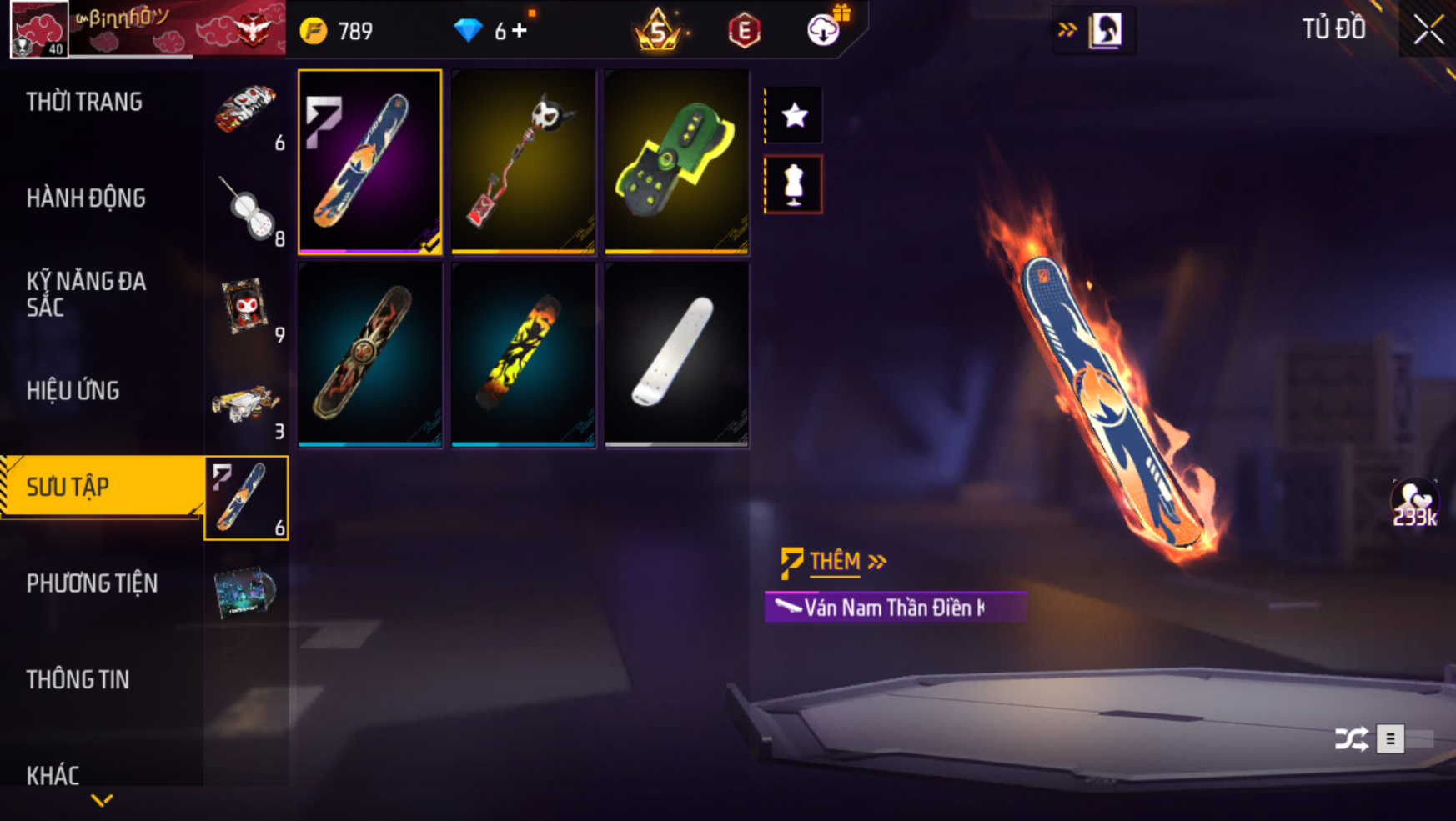Show favorites with the star filter
The width and height of the screenshot is (1456, 821).
(794, 115)
